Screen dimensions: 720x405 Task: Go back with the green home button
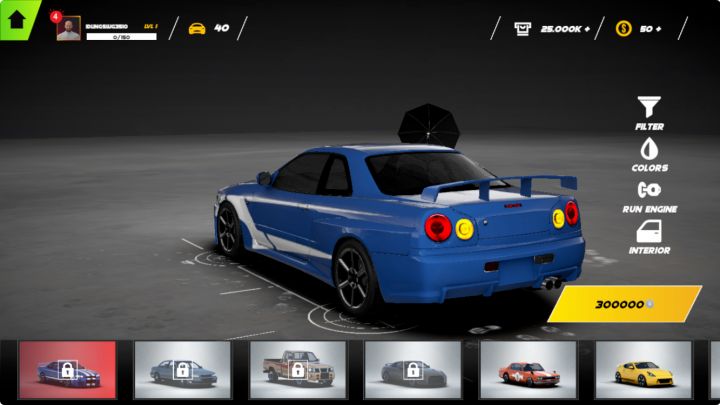(x=17, y=18)
